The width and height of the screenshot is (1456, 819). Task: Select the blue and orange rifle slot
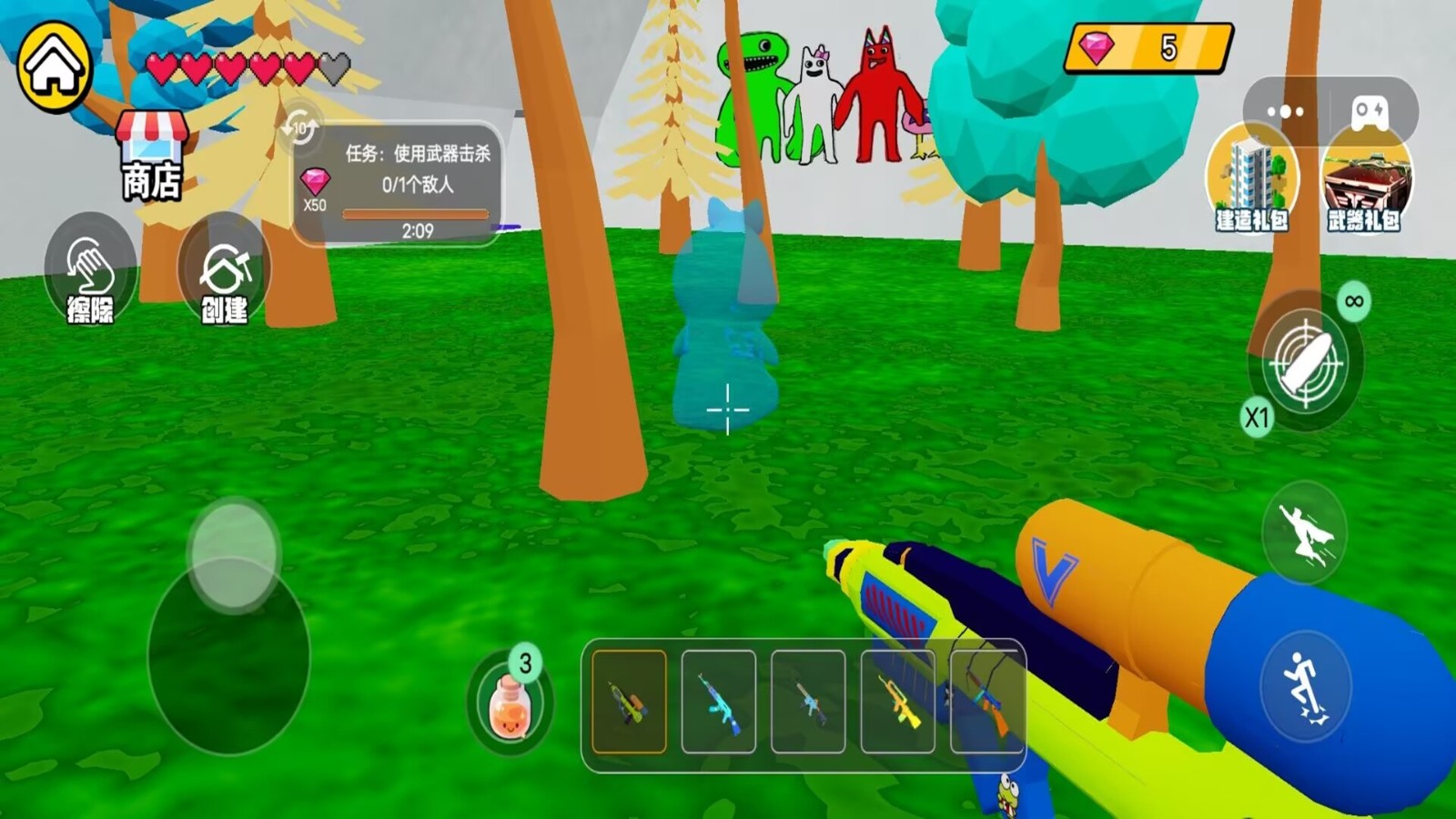986,702
